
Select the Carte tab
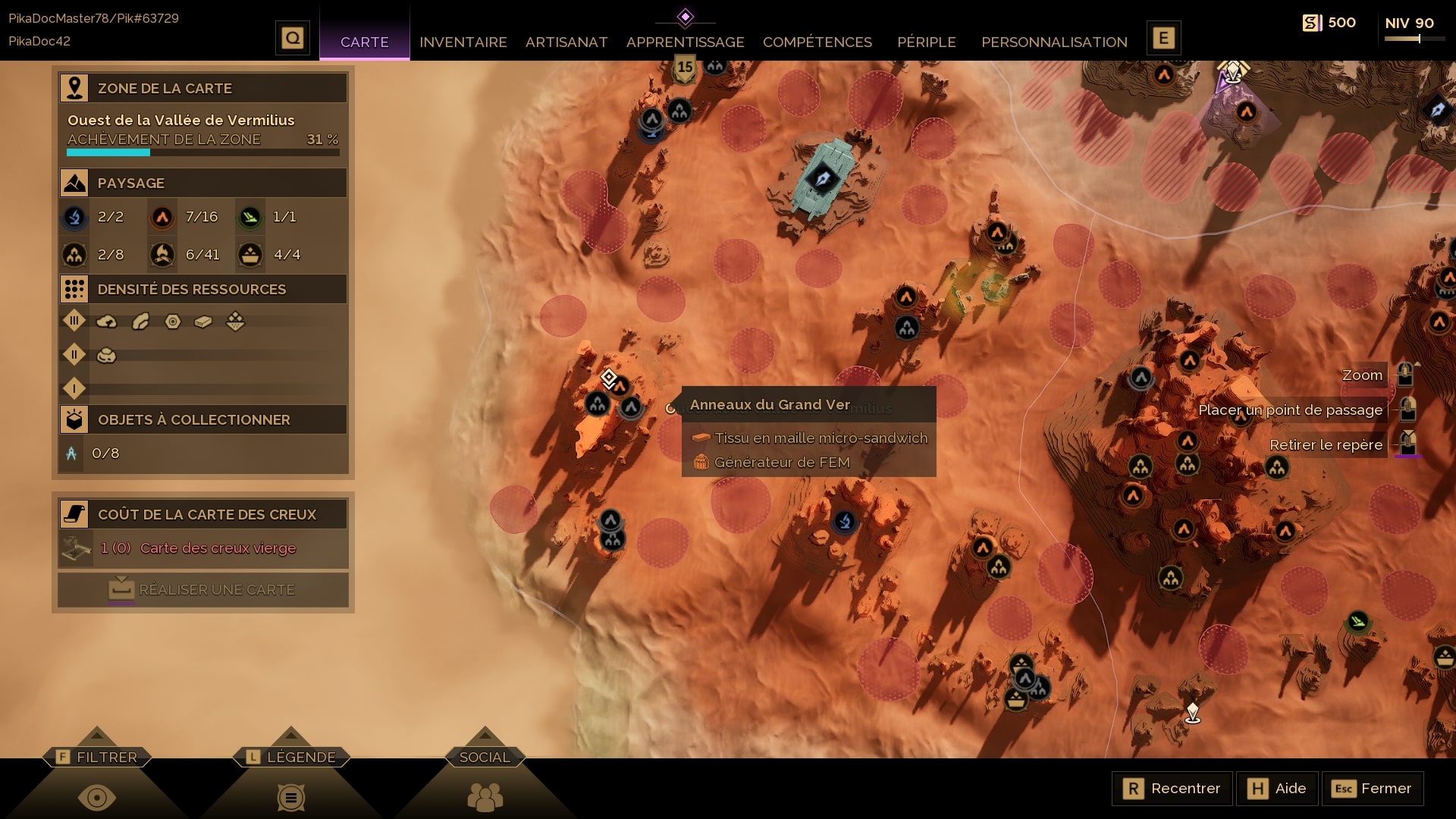pyautogui.click(x=364, y=42)
